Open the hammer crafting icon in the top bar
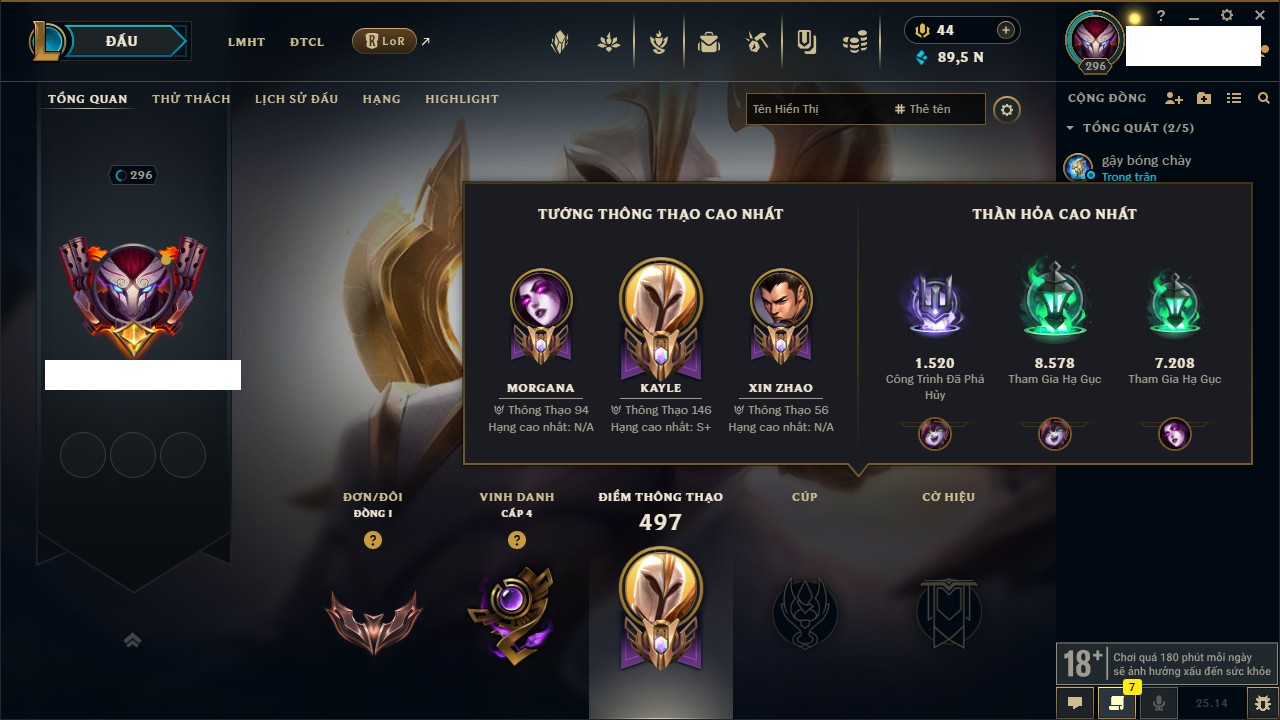The height and width of the screenshot is (720, 1280). point(757,42)
